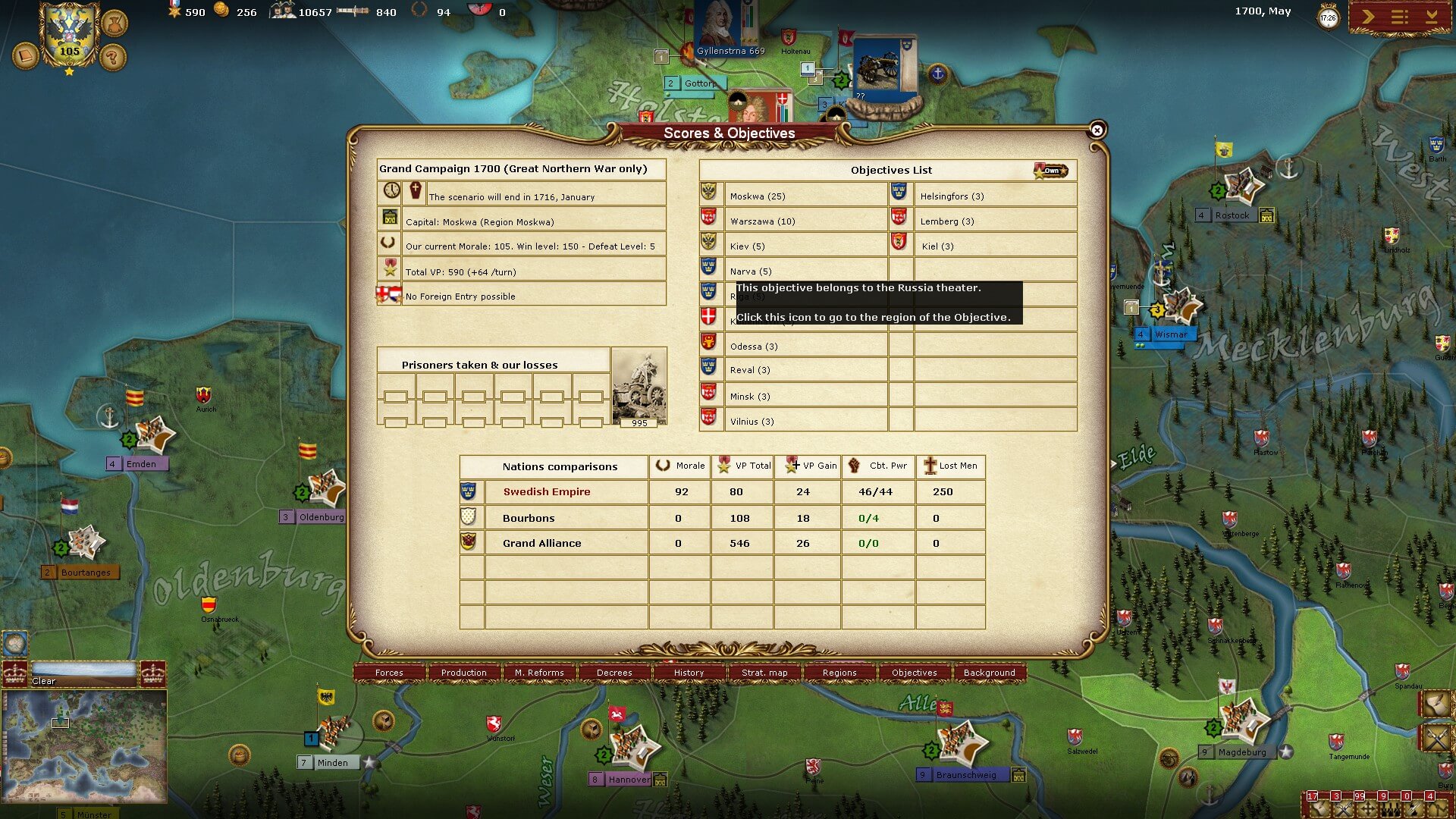Viewport: 1456px width, 819px height.
Task: Select the Decrees tab
Action: [614, 673]
